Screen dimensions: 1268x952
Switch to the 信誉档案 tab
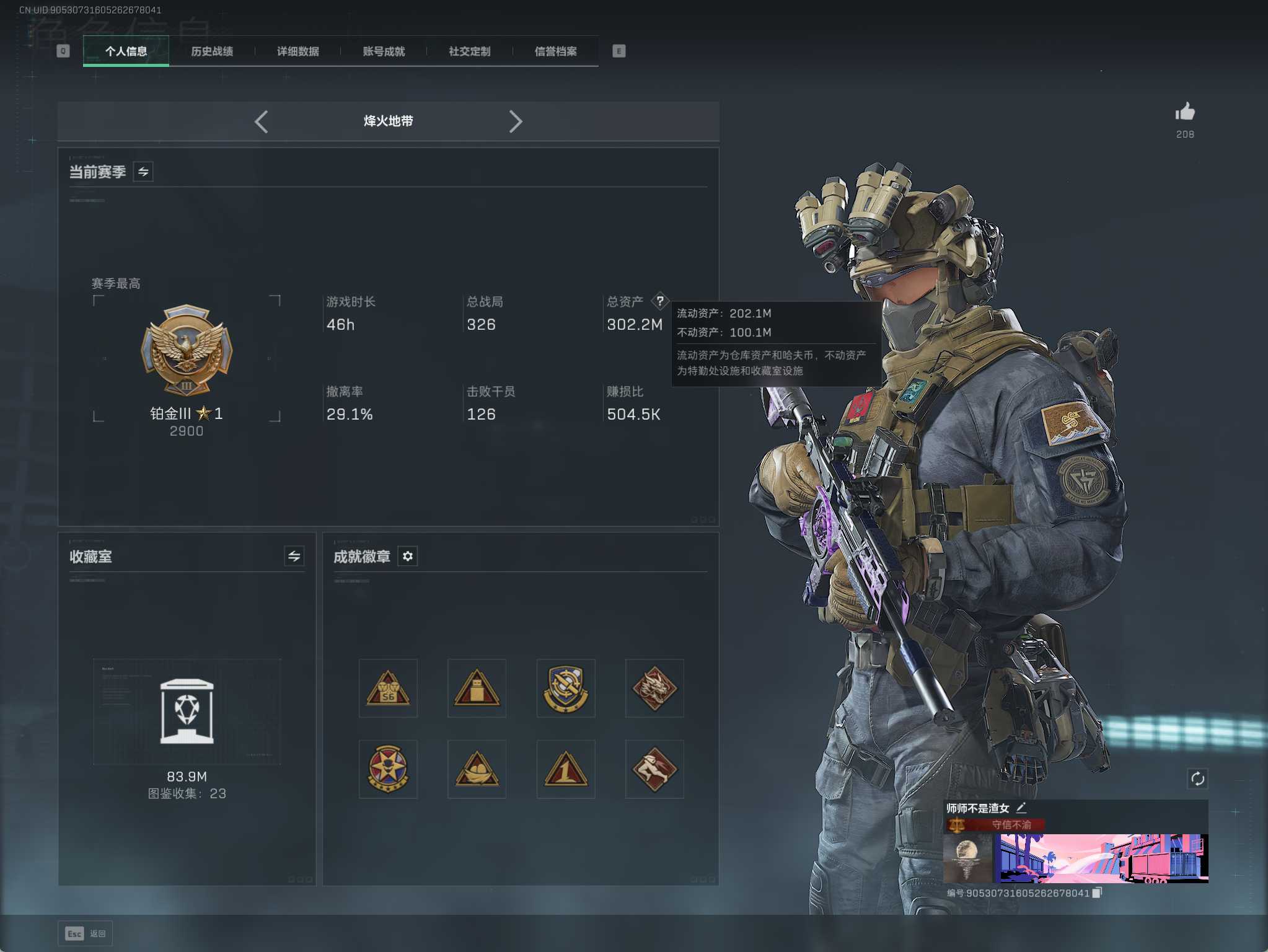[x=556, y=51]
